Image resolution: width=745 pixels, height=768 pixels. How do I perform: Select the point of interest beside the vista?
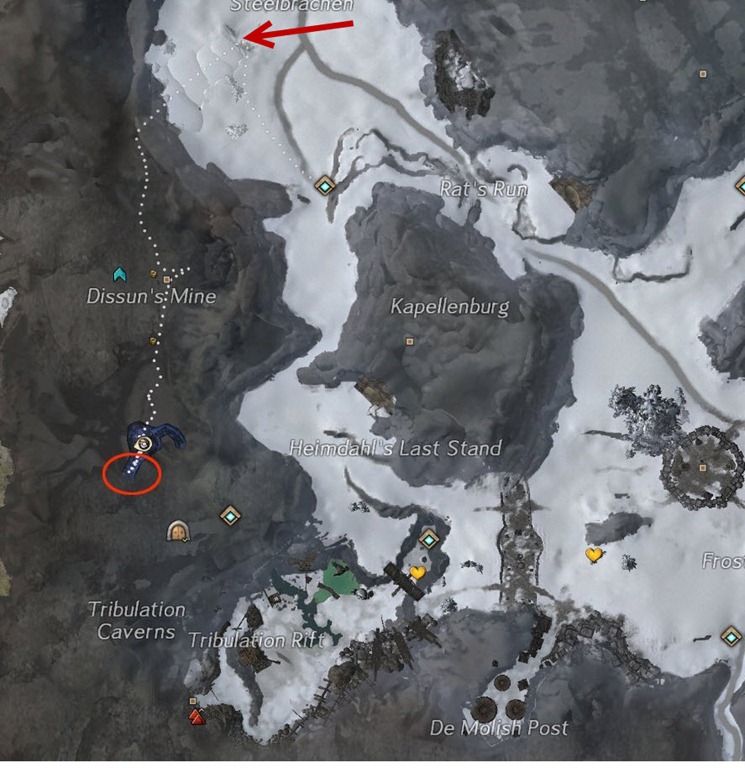[x=192, y=702]
